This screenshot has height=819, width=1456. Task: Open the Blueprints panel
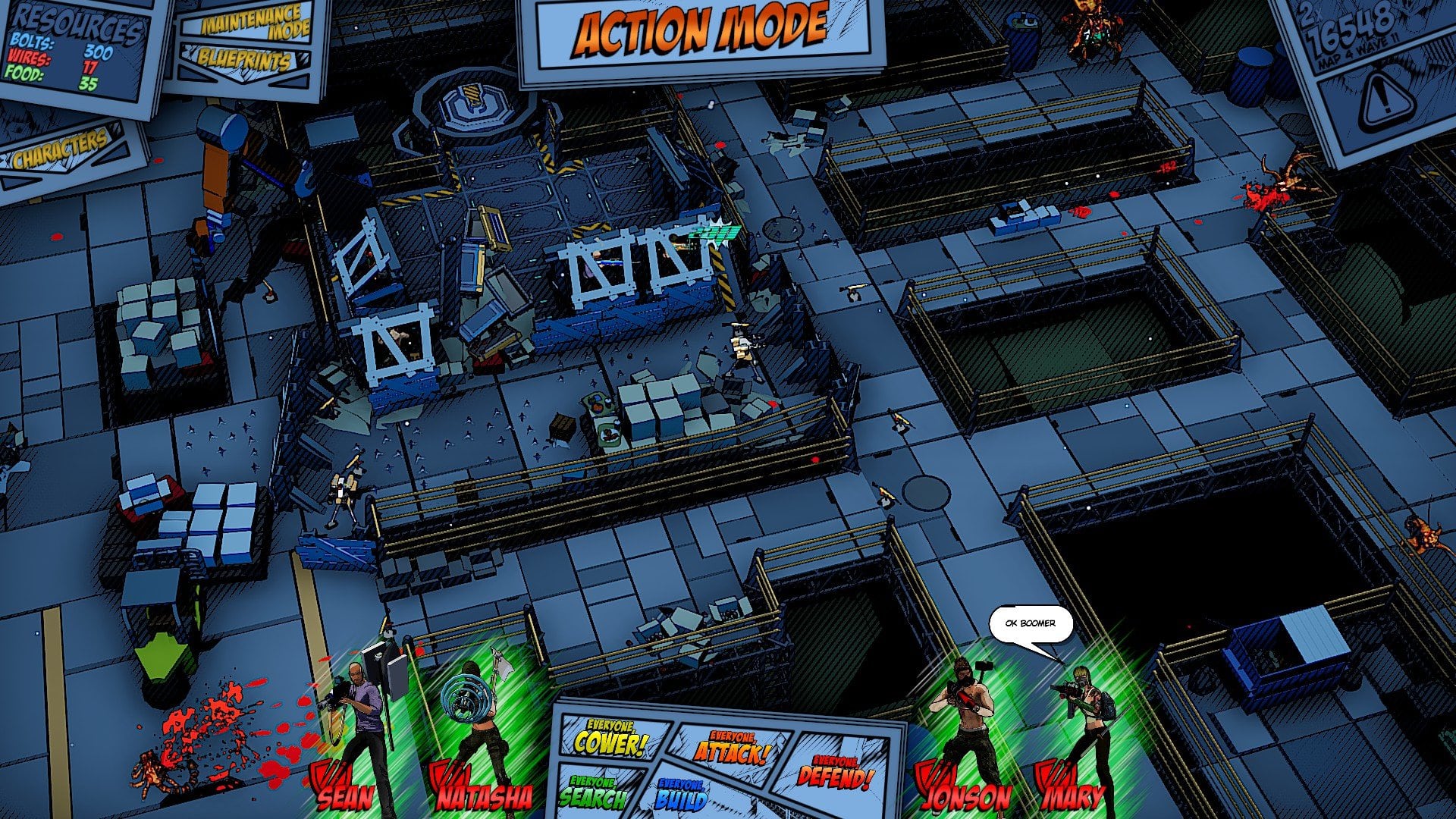(244, 60)
